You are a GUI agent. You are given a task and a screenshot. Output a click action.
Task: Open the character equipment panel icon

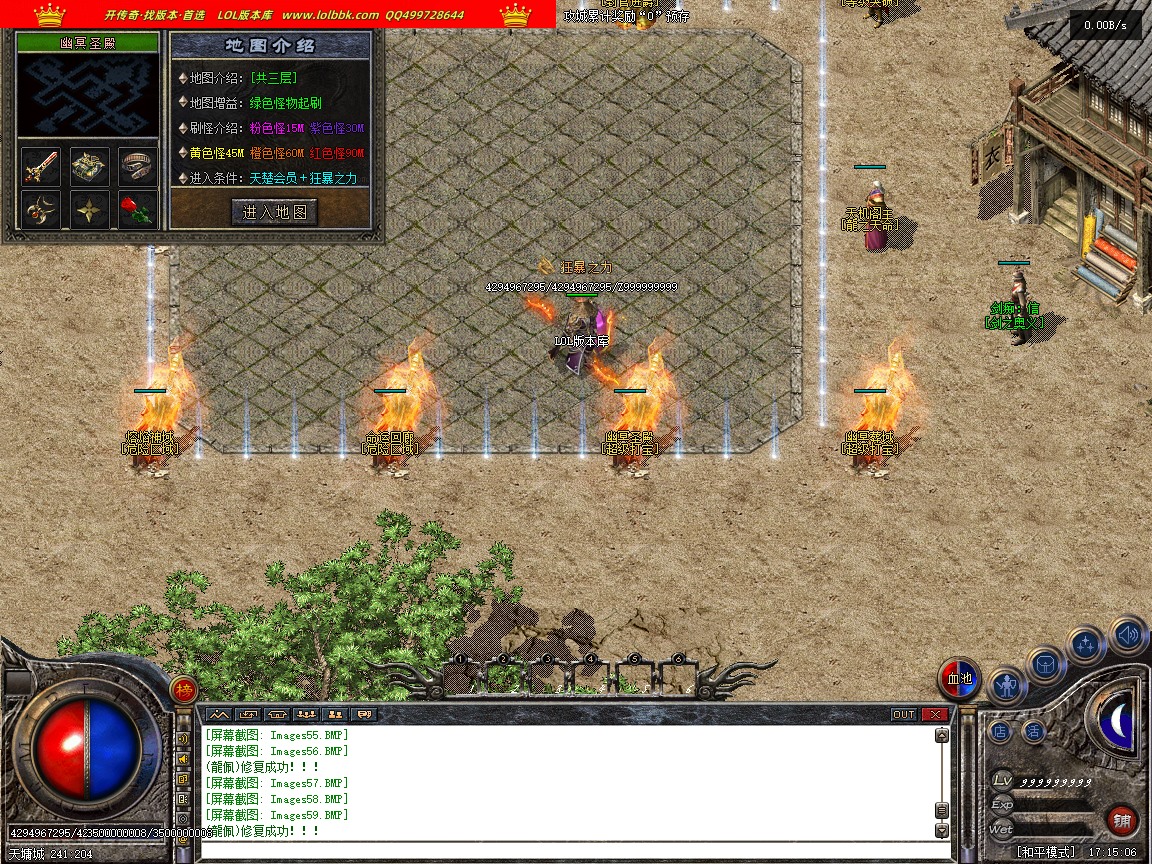click(1007, 686)
